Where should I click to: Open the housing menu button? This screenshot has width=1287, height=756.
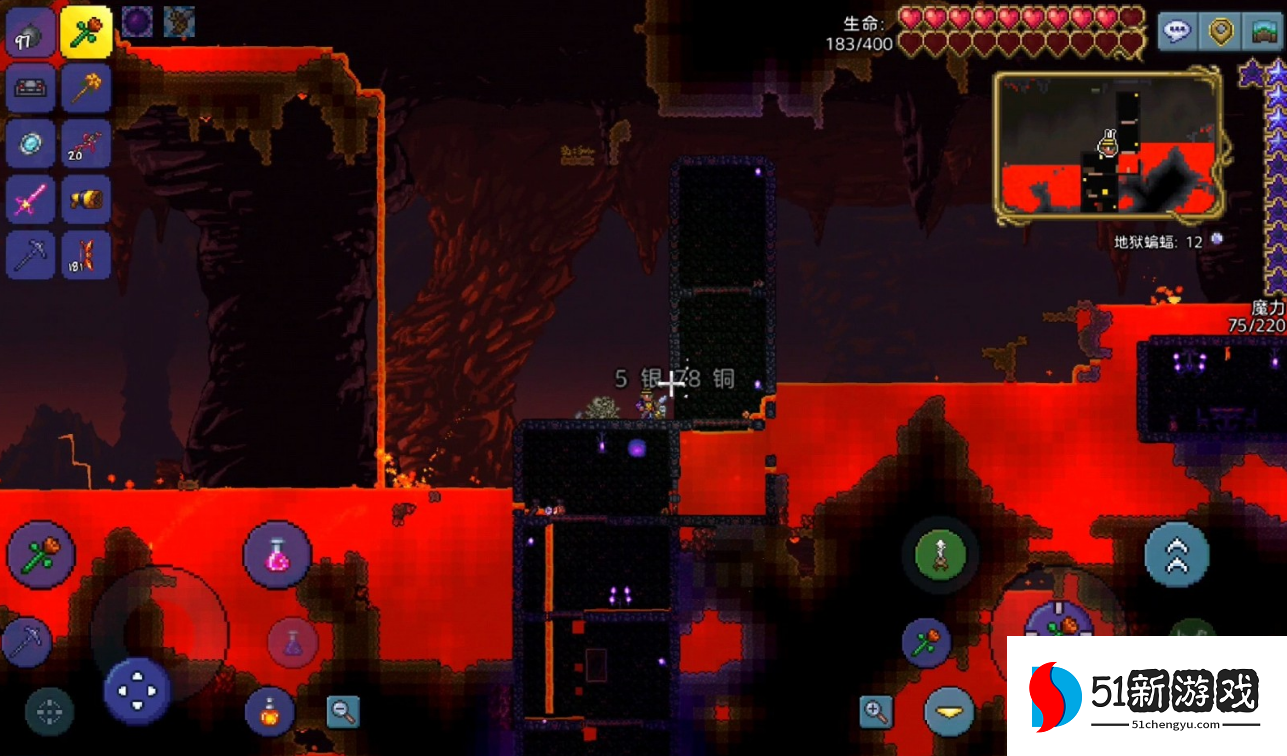tap(1262, 32)
